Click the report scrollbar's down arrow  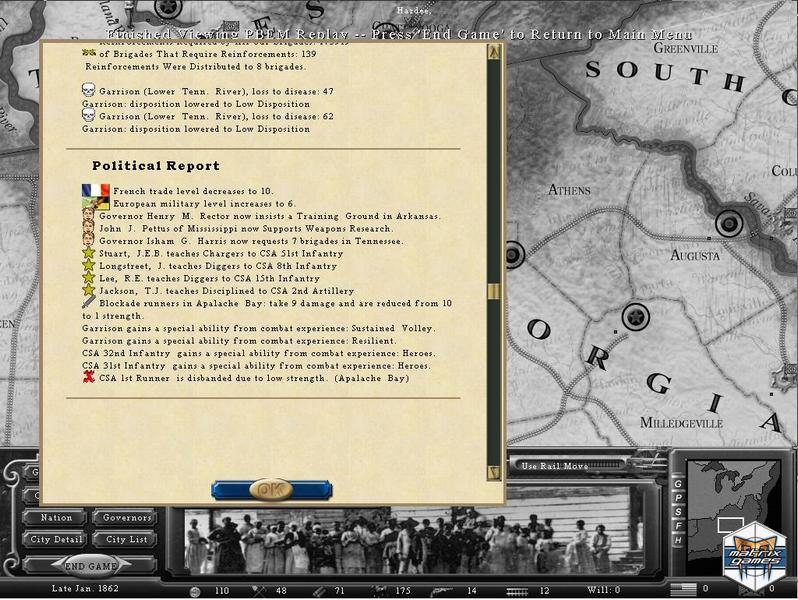493,472
